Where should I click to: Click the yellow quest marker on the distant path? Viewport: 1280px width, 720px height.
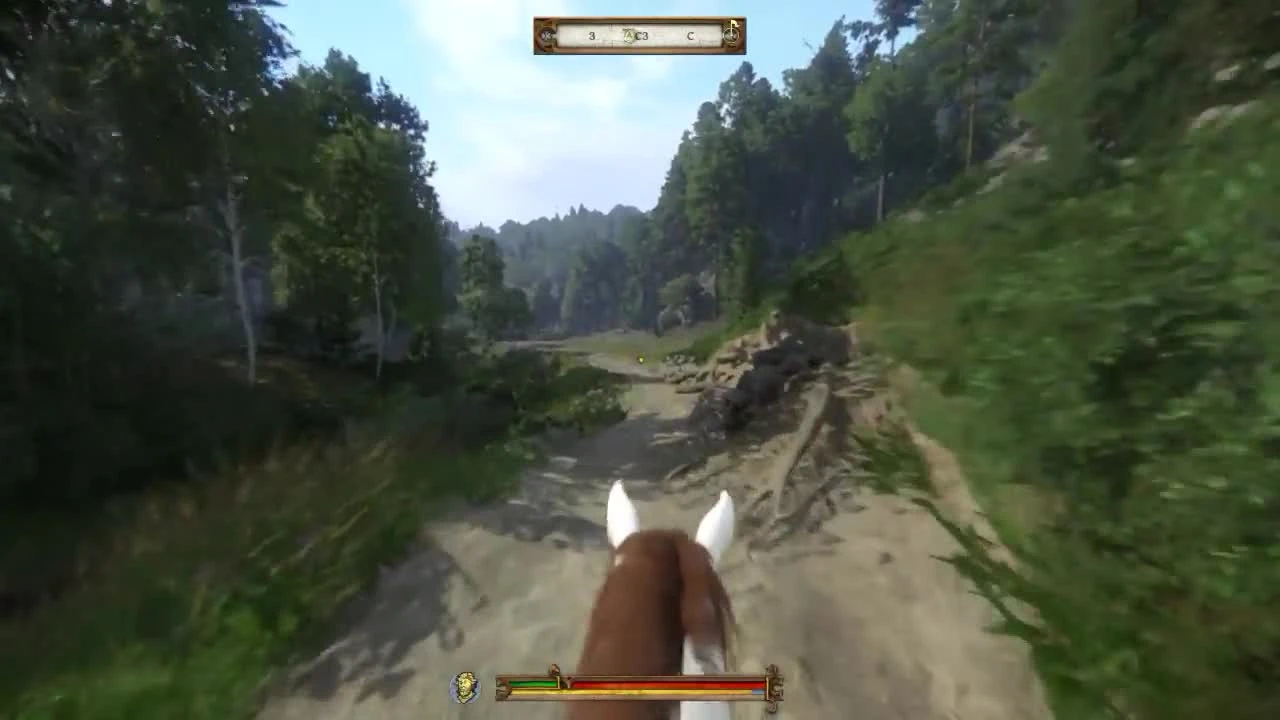pyautogui.click(x=640, y=358)
